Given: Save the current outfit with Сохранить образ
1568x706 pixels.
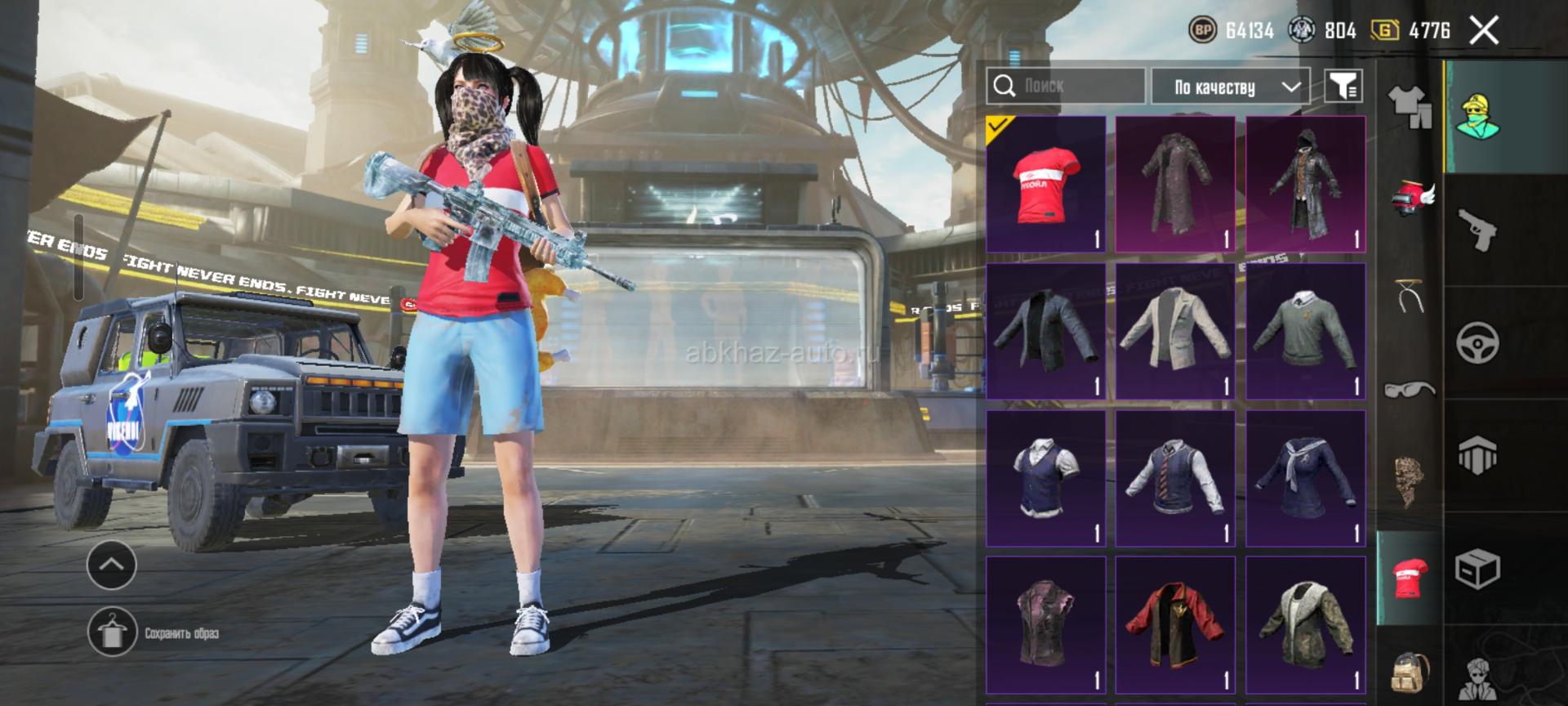Looking at the screenshot, I should point(112,632).
